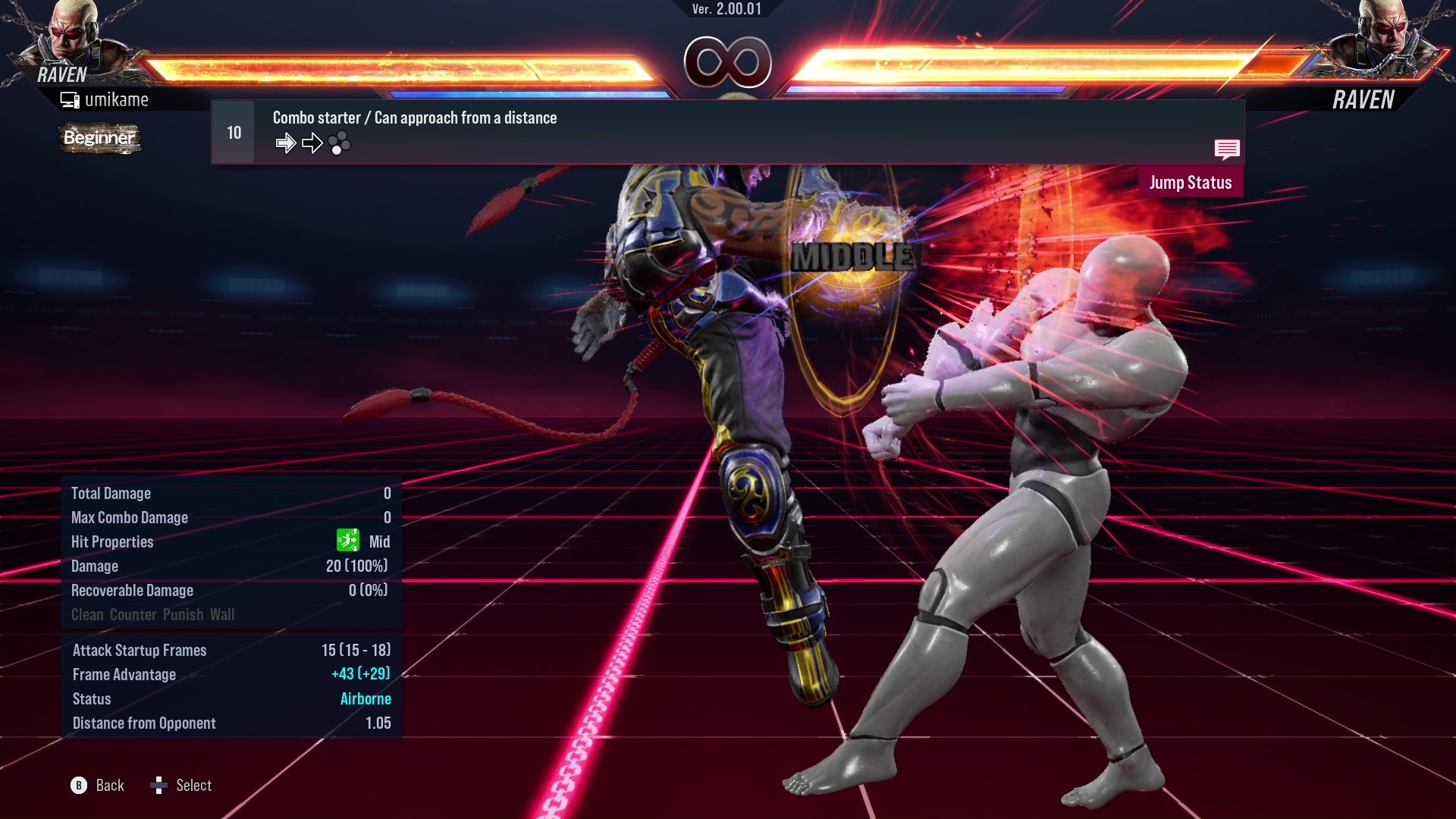
Task: Click the four-button pad icon in move notation
Action: pos(340,143)
